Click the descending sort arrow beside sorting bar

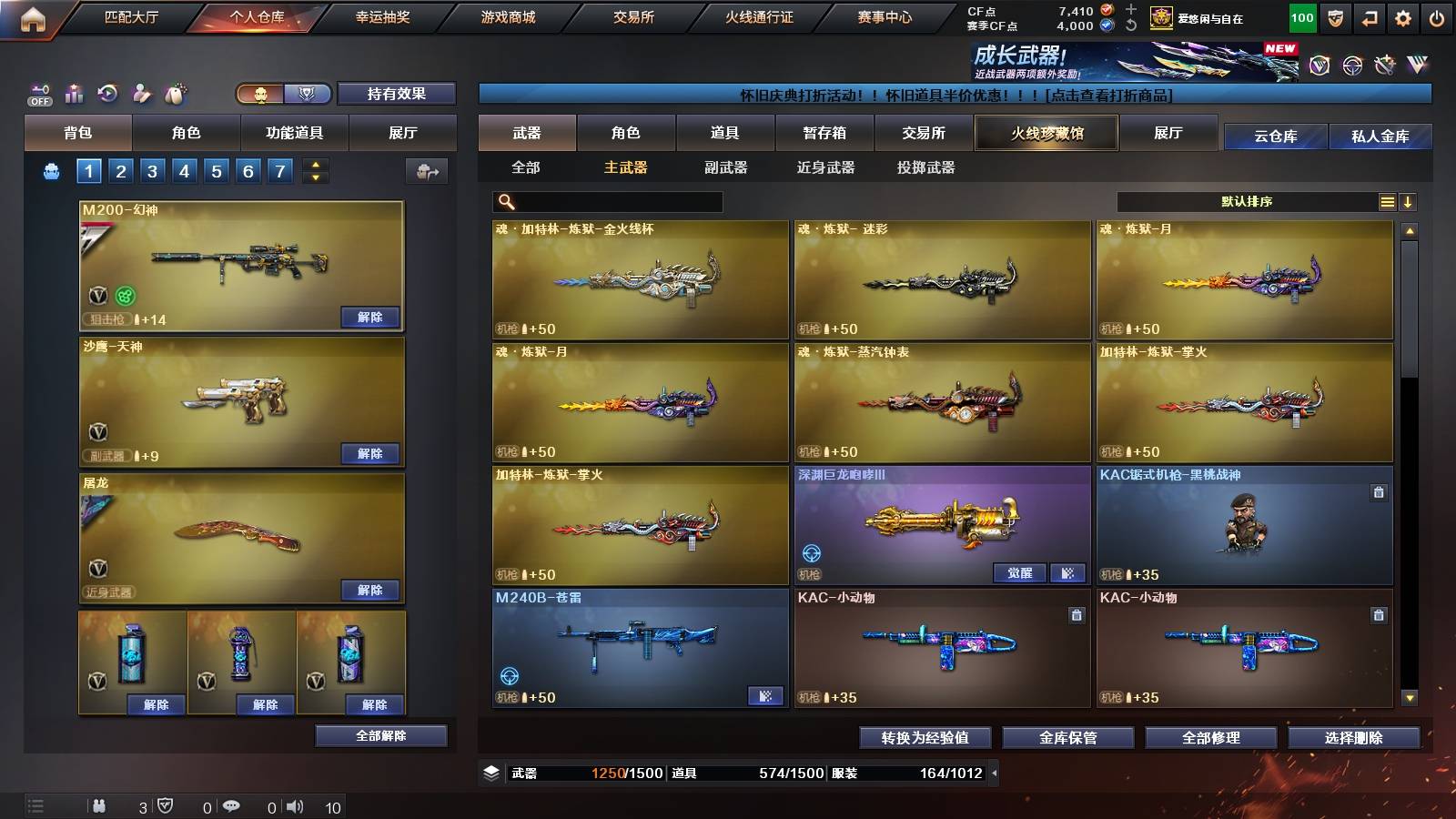(1408, 201)
